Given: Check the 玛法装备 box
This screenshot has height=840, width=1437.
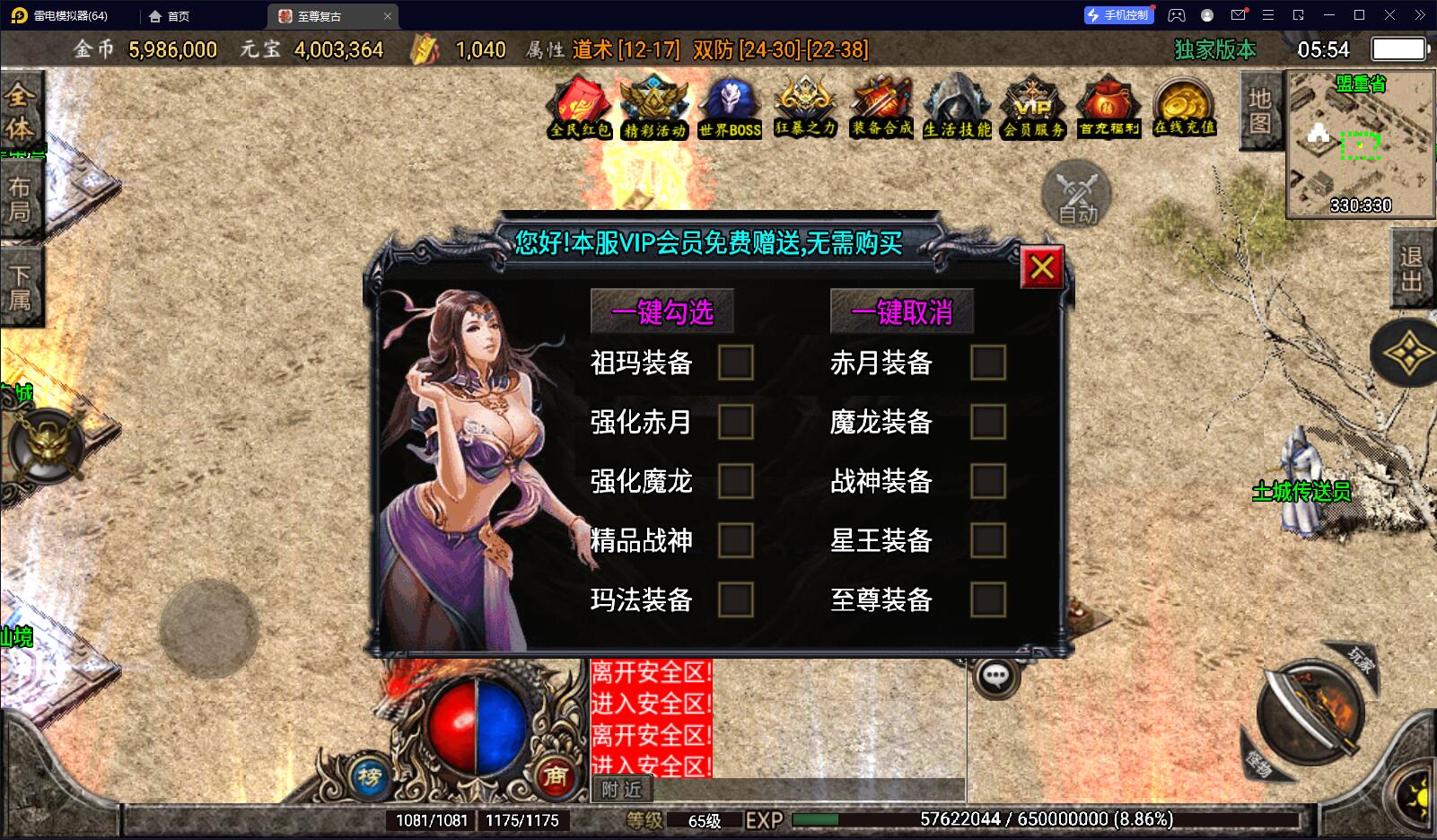Looking at the screenshot, I should (735, 599).
